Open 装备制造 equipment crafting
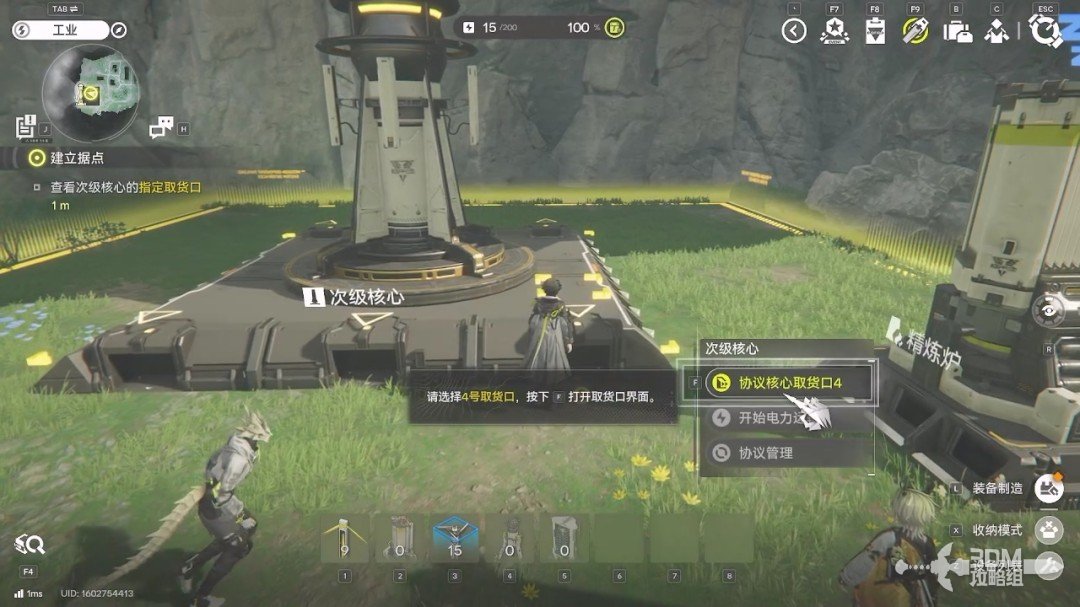Screen dimensions: 1080x607 [x=1048, y=488]
